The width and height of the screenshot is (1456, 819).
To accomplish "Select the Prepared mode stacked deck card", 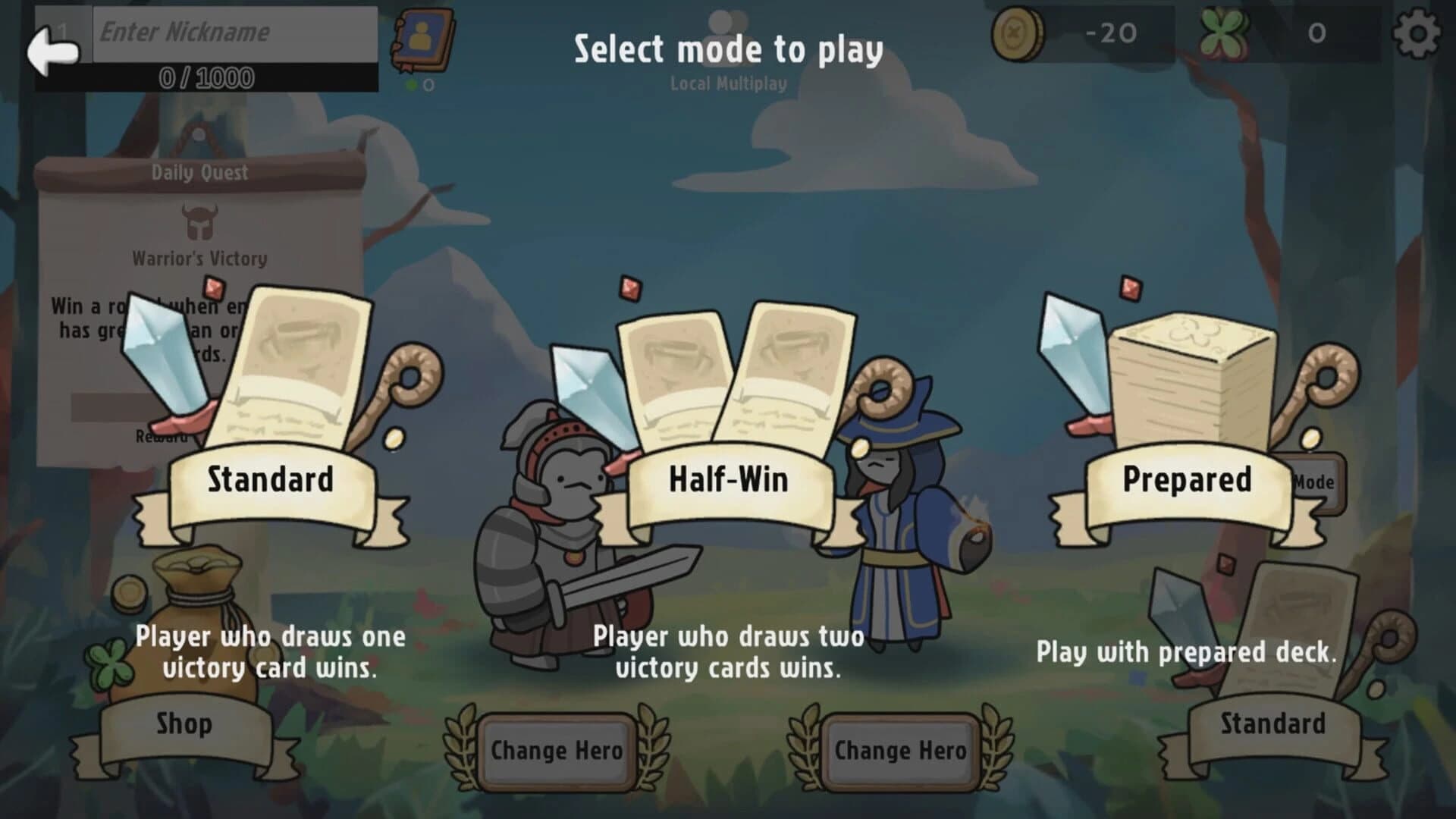I will (1191, 379).
